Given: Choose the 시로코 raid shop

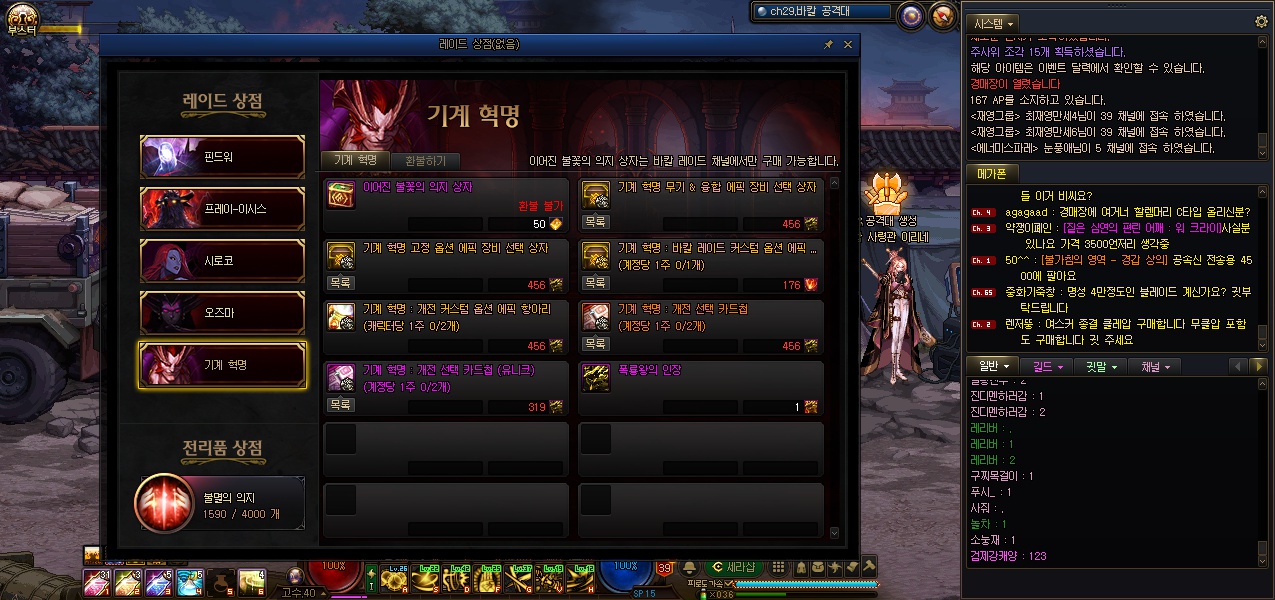Looking at the screenshot, I should click(222, 261).
